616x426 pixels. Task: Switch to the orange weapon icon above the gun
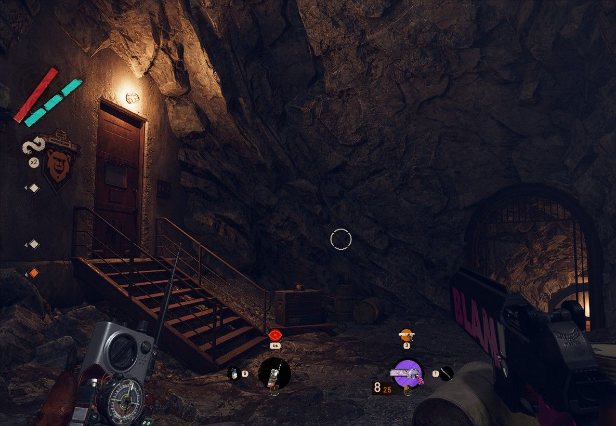coord(406,334)
